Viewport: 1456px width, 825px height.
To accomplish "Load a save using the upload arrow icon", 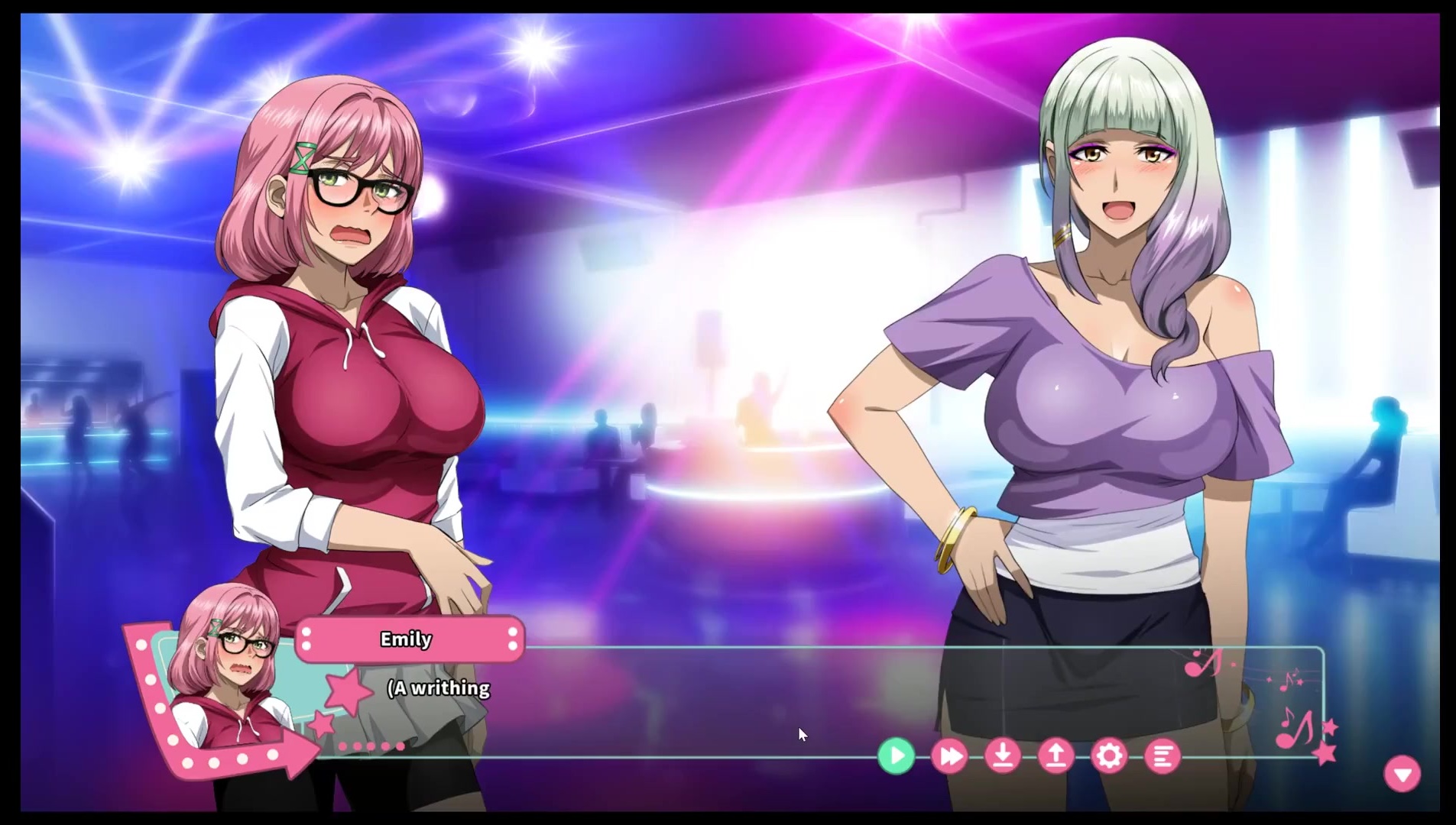I will [x=1056, y=756].
